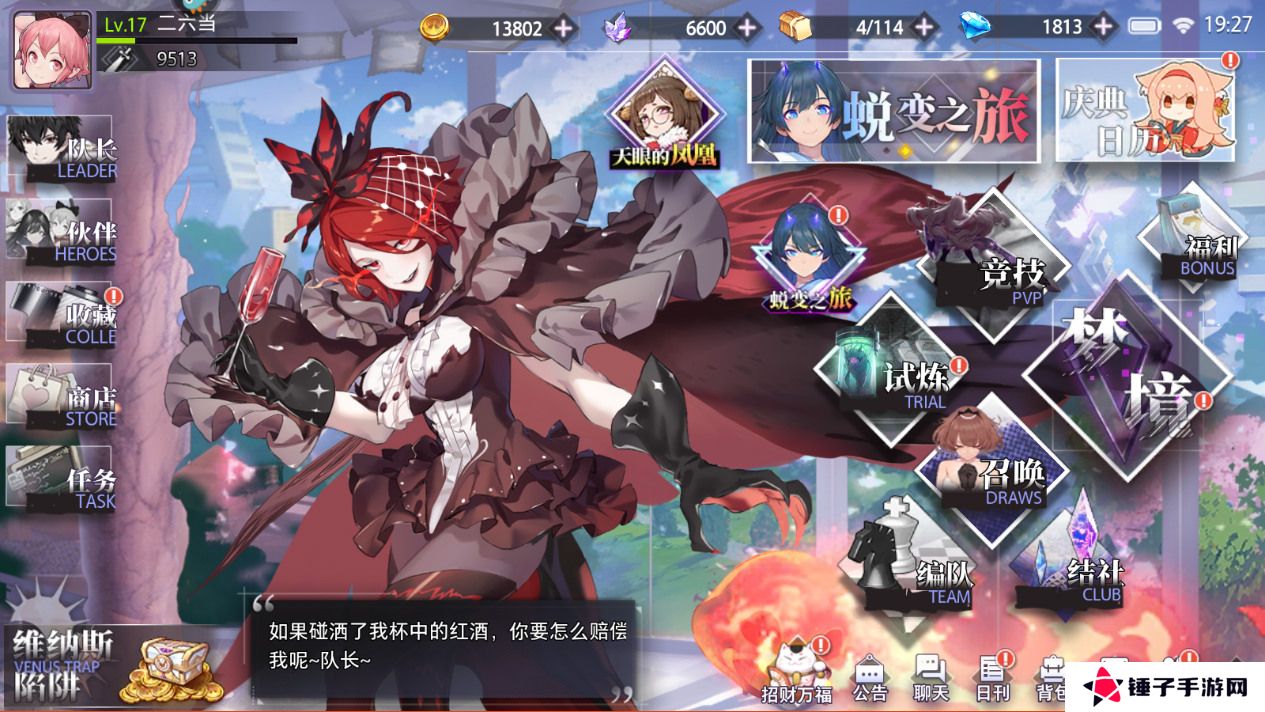1265x712 pixels.
Task: Open the 庆典日历 festival calendar
Action: 1145,112
